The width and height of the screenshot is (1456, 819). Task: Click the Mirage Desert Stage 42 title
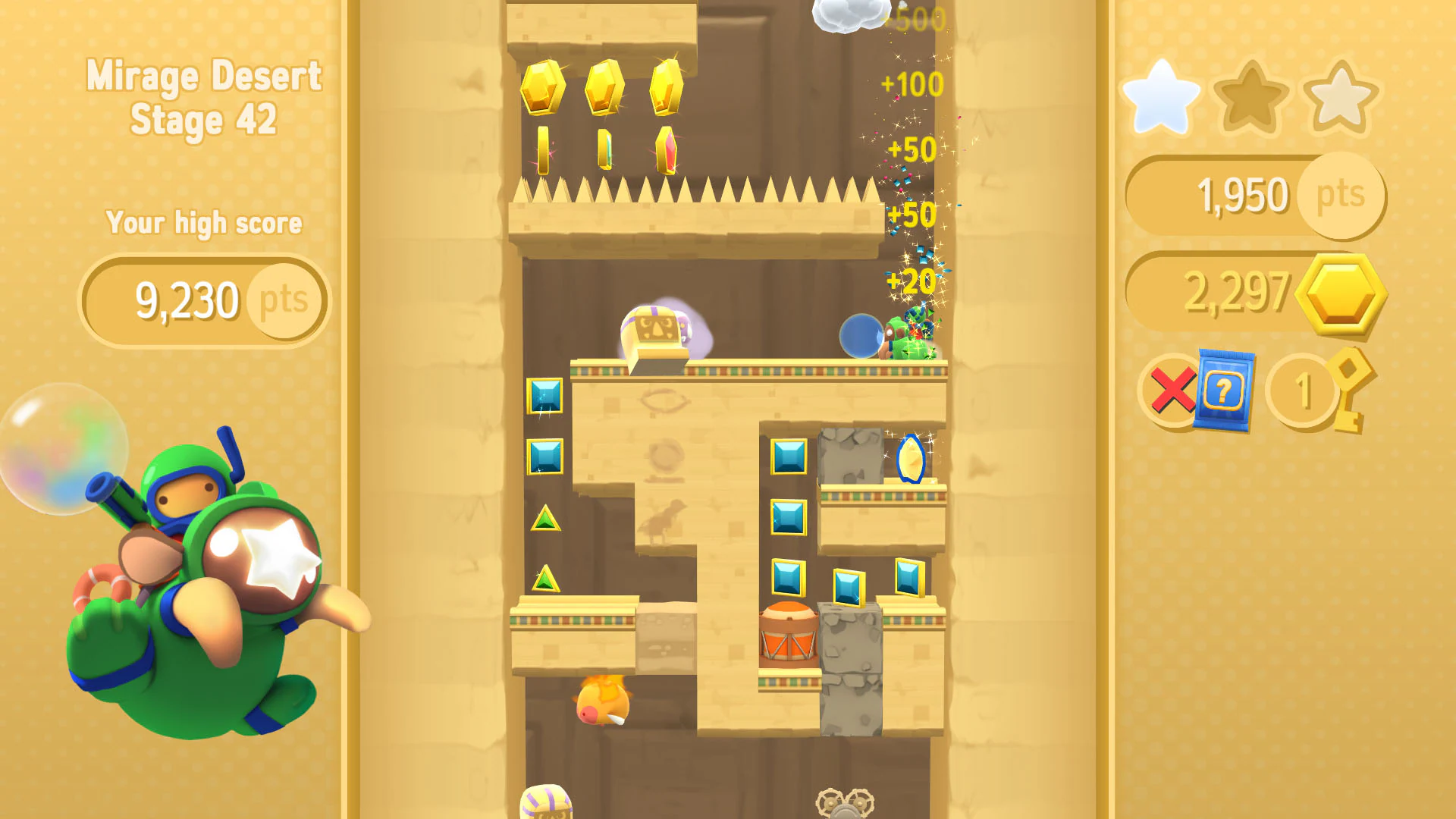(x=203, y=96)
